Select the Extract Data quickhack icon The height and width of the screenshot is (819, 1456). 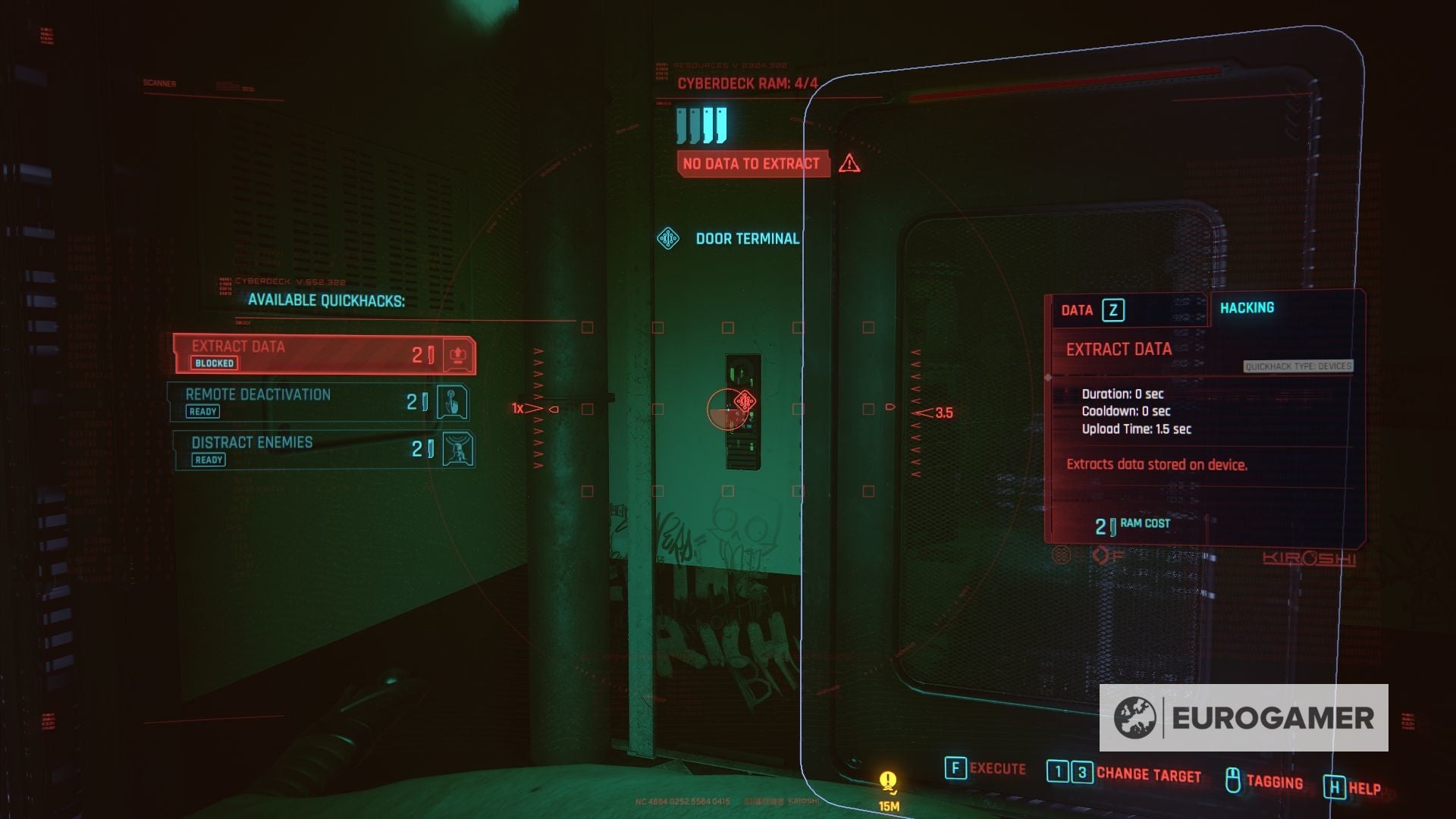[x=460, y=355]
